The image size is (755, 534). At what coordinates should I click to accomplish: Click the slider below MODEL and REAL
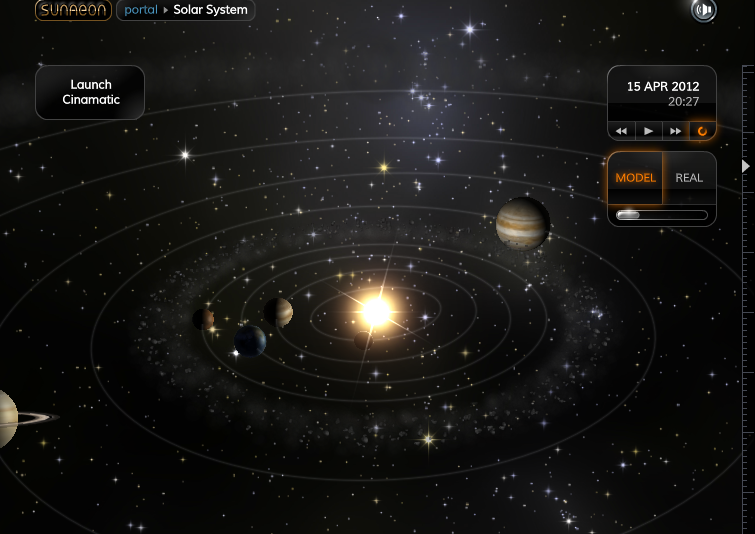pyautogui.click(x=661, y=215)
